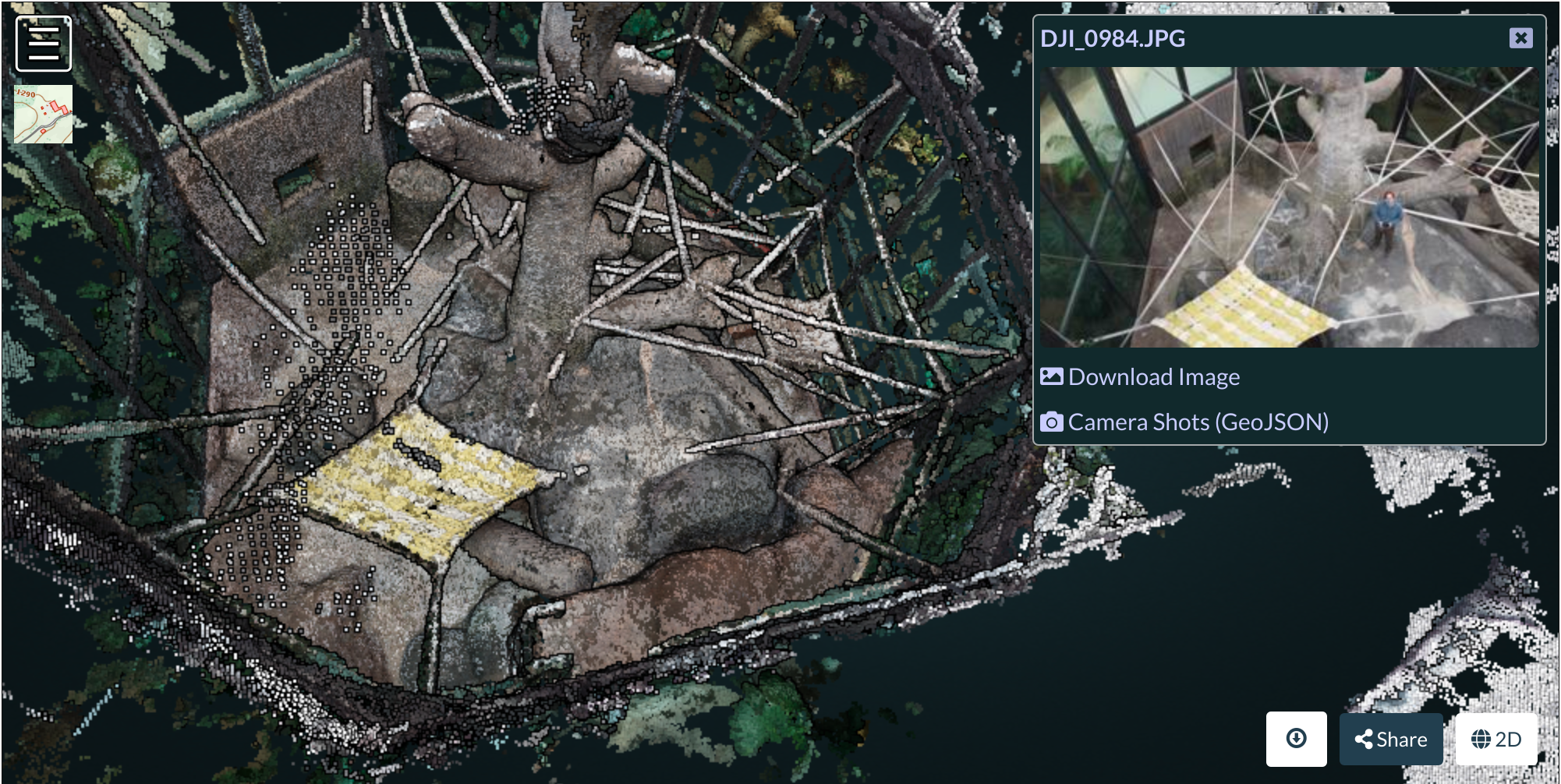Click the basemap thumbnail under the menu

(x=44, y=114)
